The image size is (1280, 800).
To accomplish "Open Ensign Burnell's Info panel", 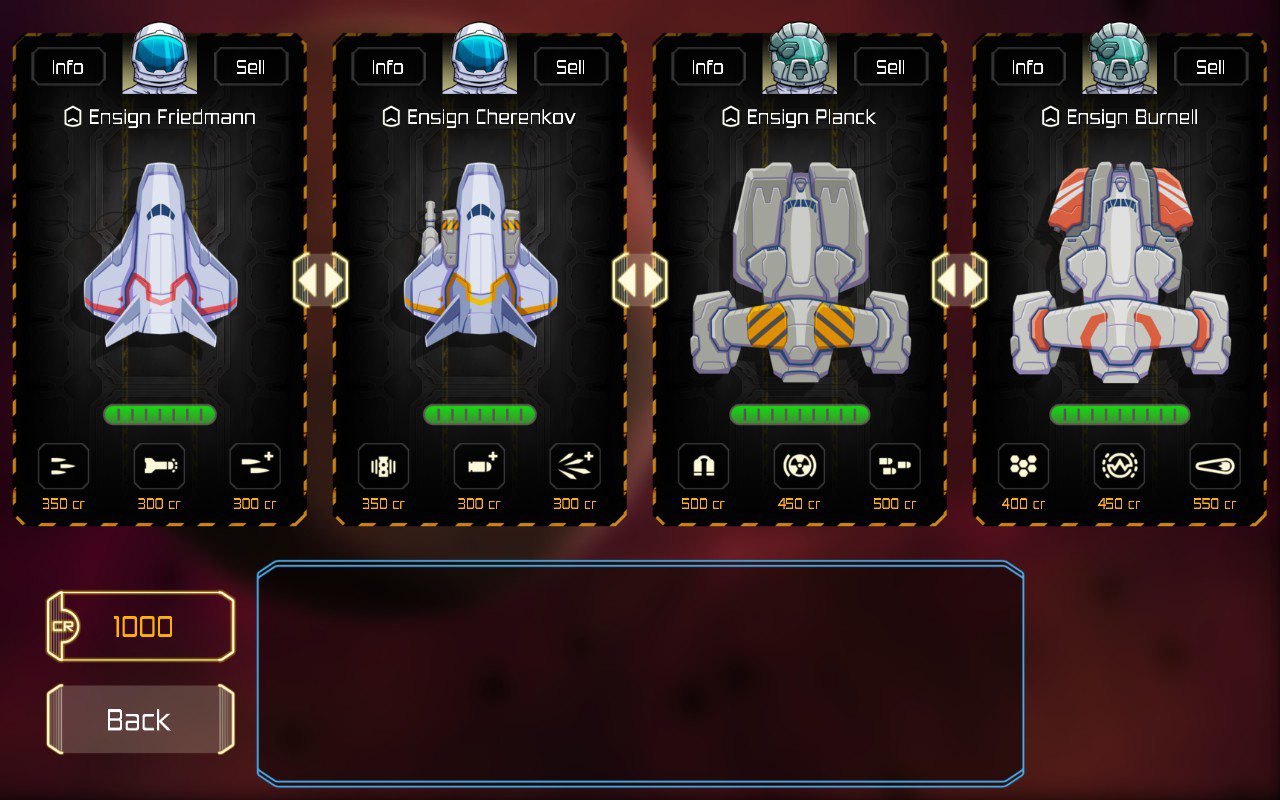I will tap(1028, 67).
